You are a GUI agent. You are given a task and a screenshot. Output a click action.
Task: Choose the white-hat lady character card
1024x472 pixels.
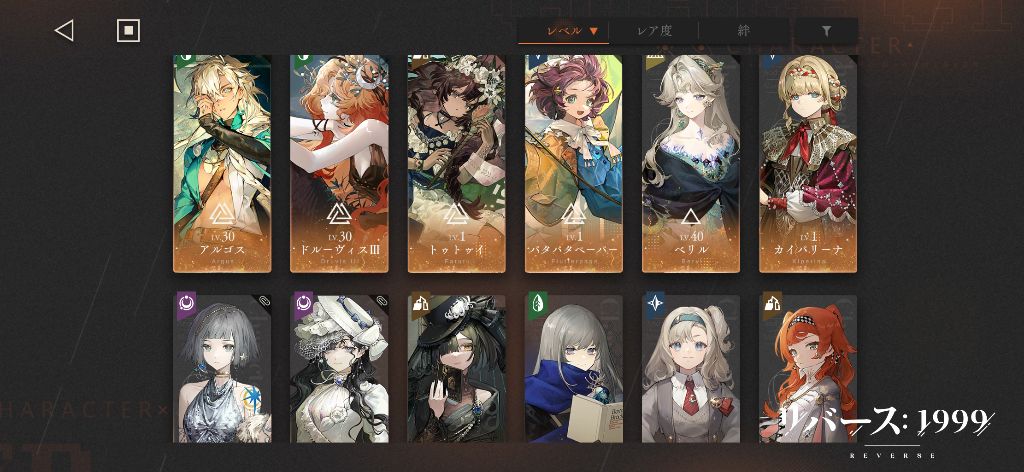click(x=339, y=368)
